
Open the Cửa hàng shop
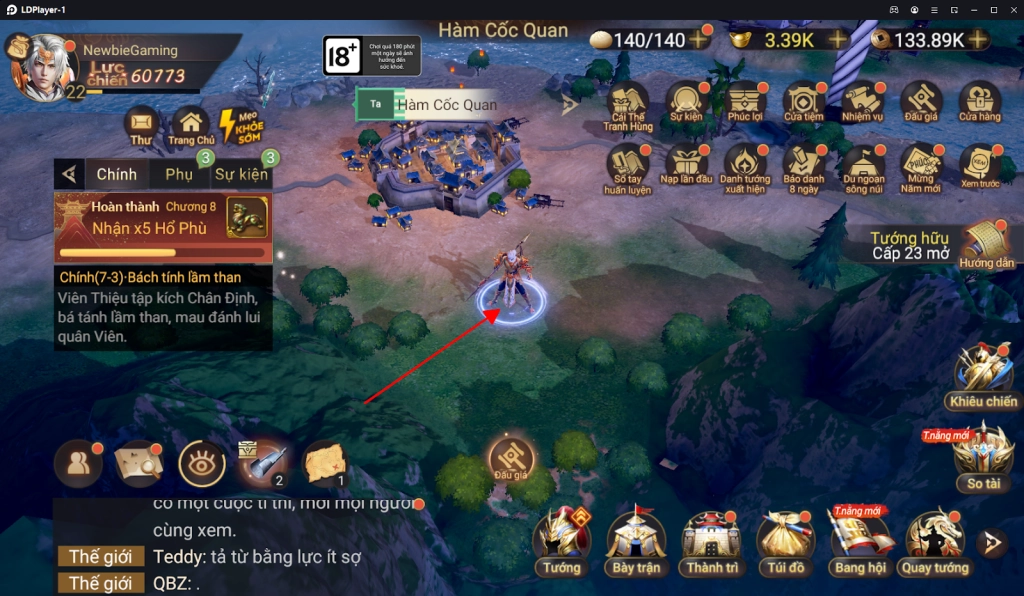point(980,103)
